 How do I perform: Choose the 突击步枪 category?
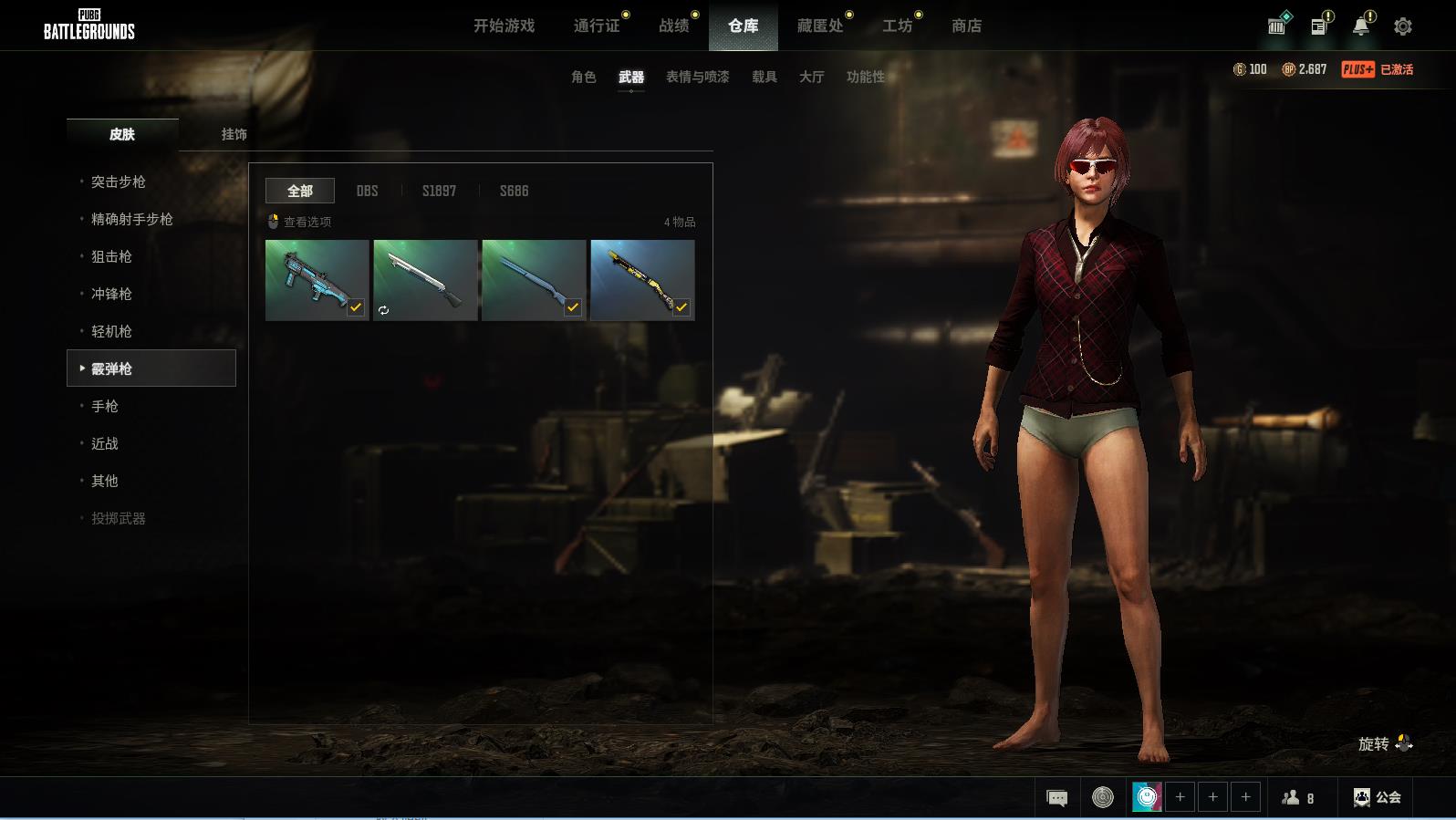point(119,182)
